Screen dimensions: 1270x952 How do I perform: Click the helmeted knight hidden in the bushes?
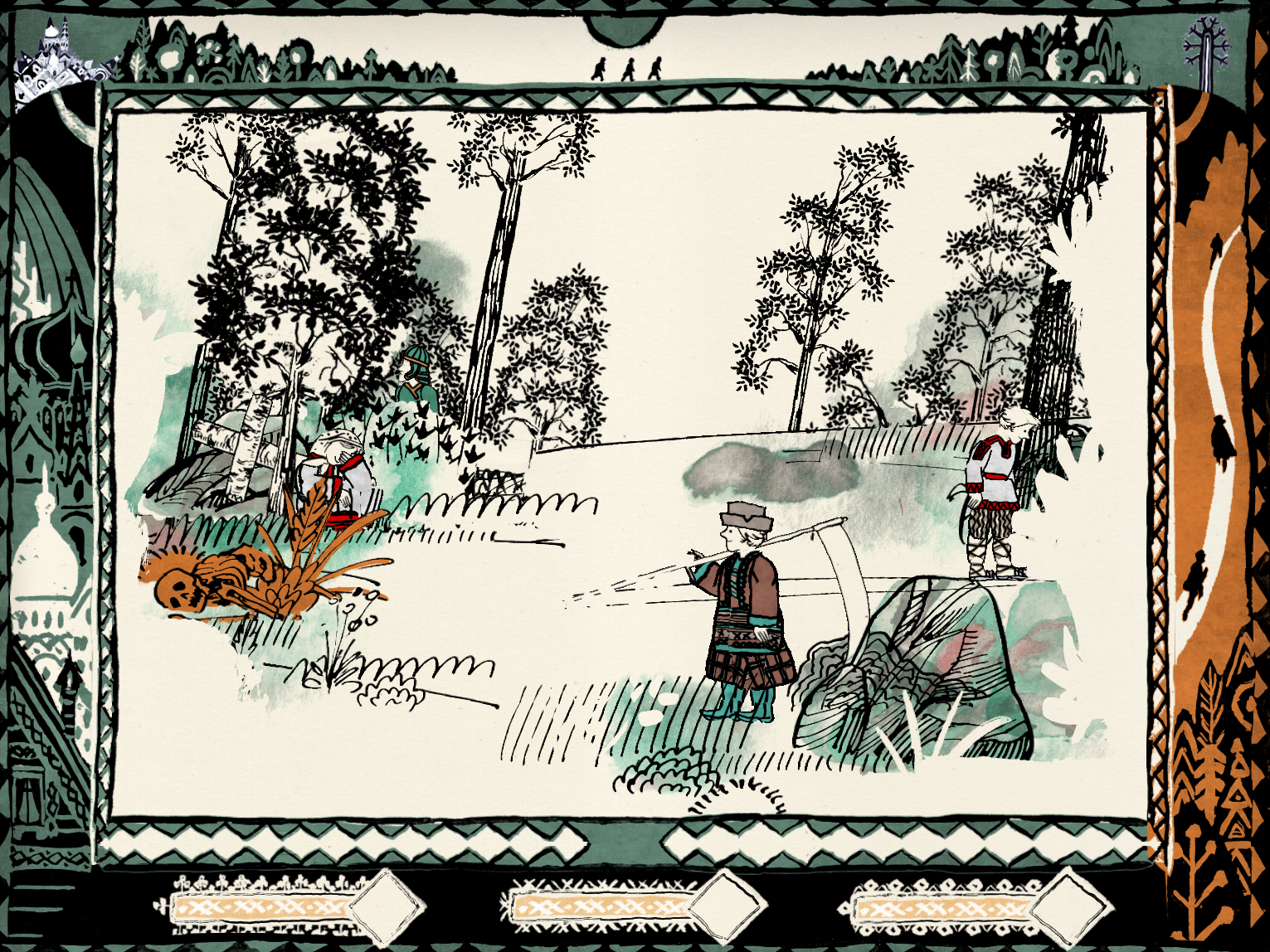click(417, 381)
